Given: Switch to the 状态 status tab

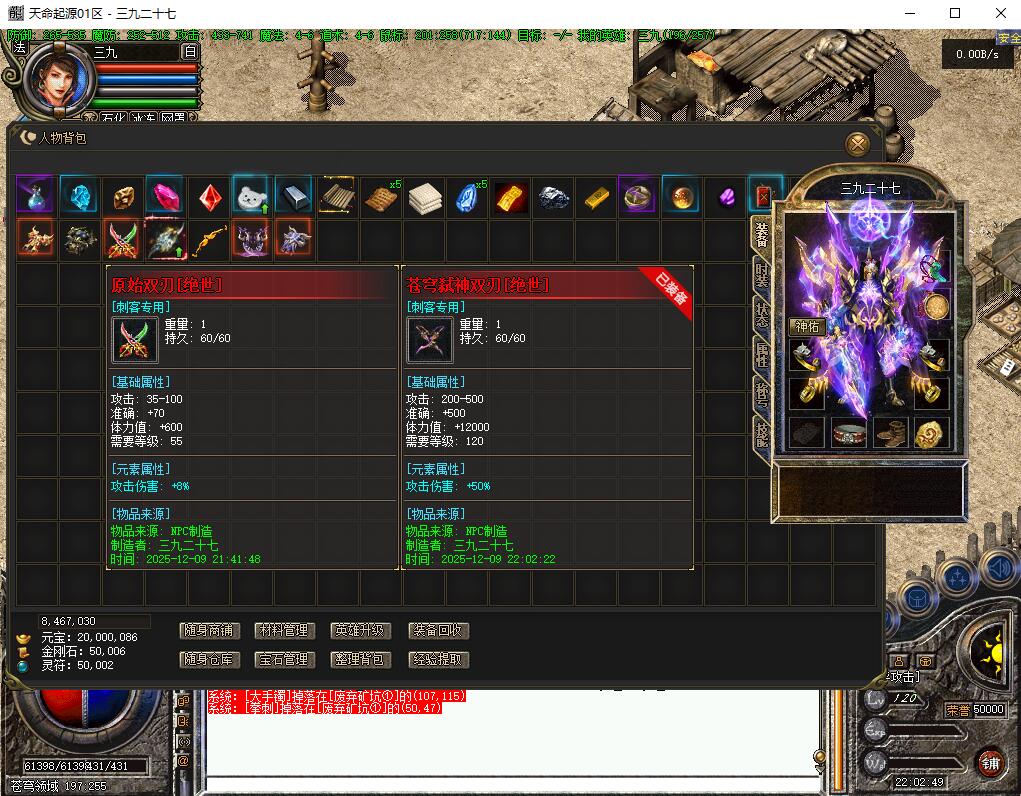Looking at the screenshot, I should pos(762,311).
